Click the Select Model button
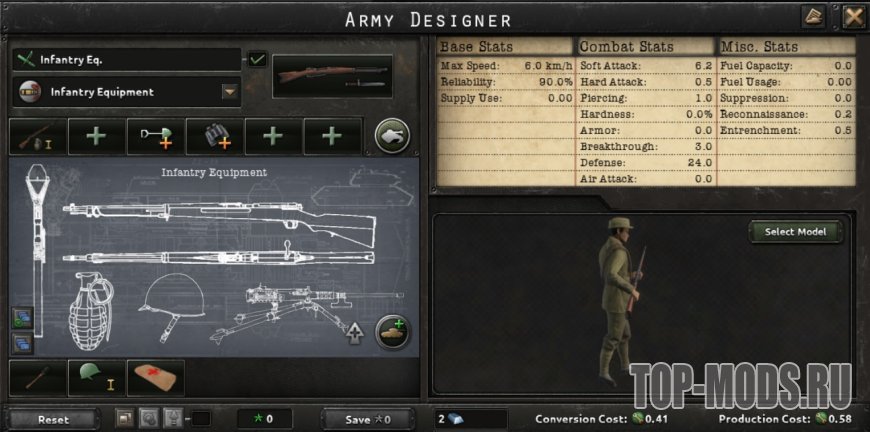This screenshot has width=870, height=432. 795,232
